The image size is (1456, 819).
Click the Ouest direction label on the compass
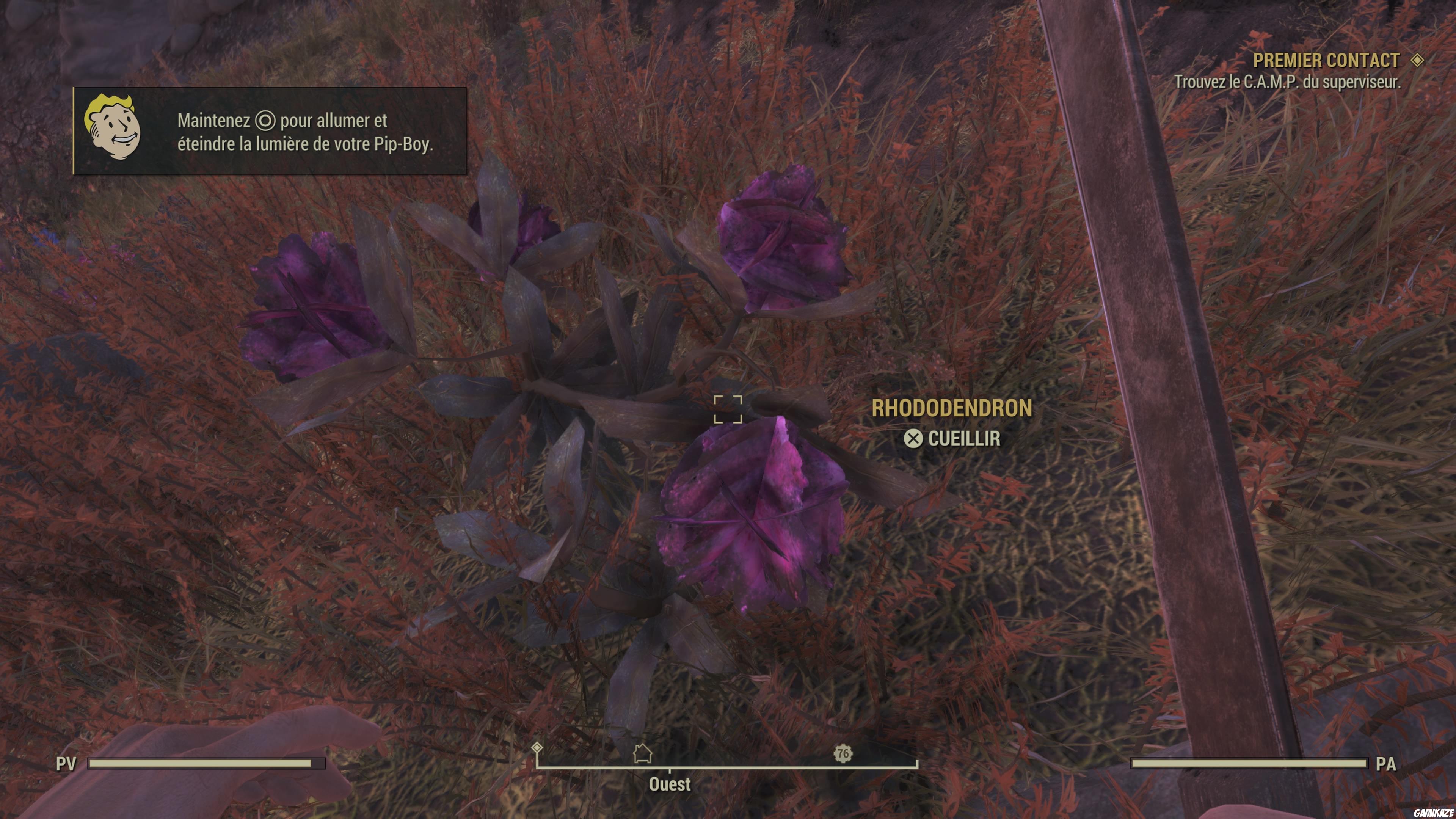click(671, 784)
